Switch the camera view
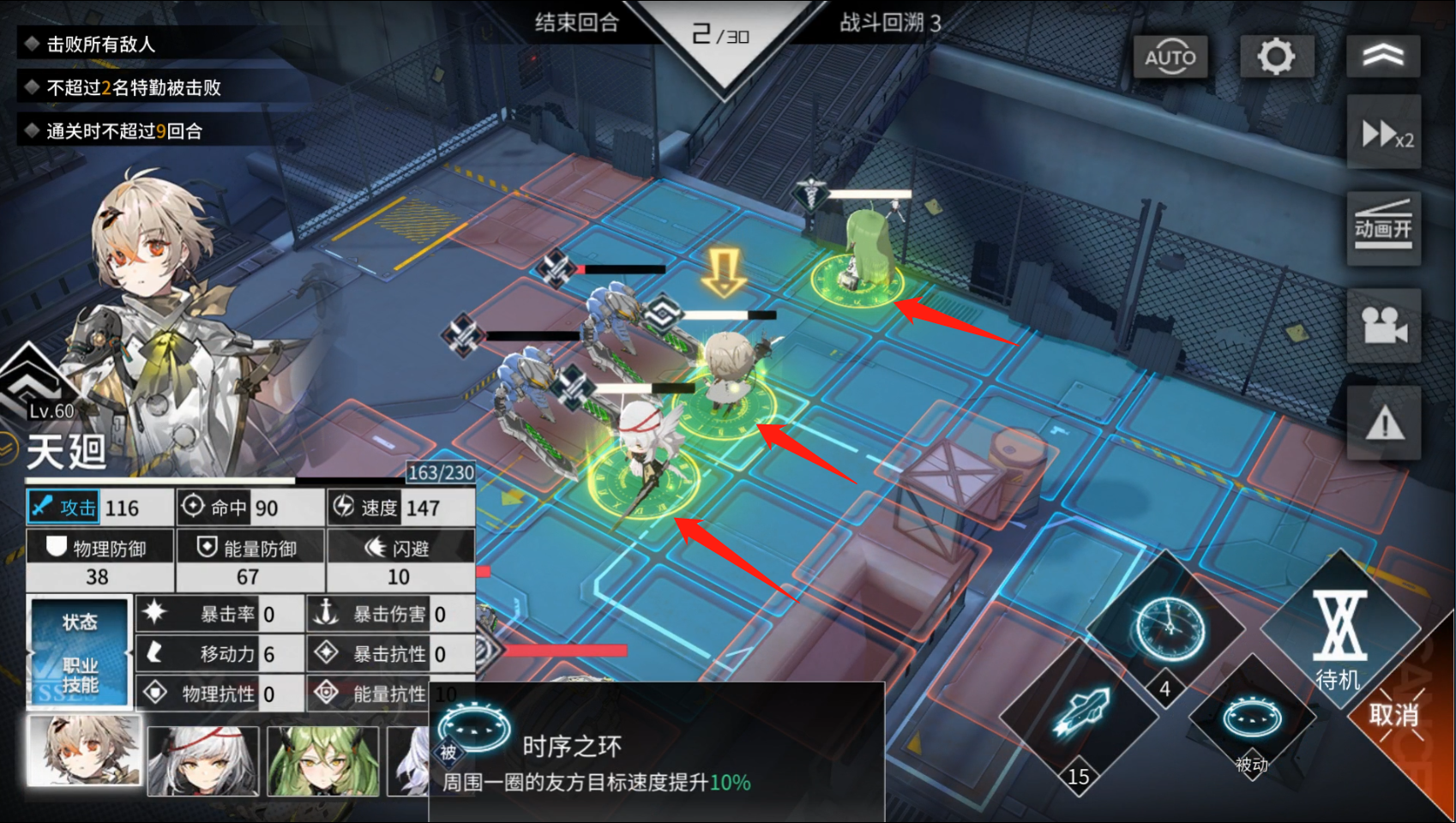 (x=1383, y=326)
